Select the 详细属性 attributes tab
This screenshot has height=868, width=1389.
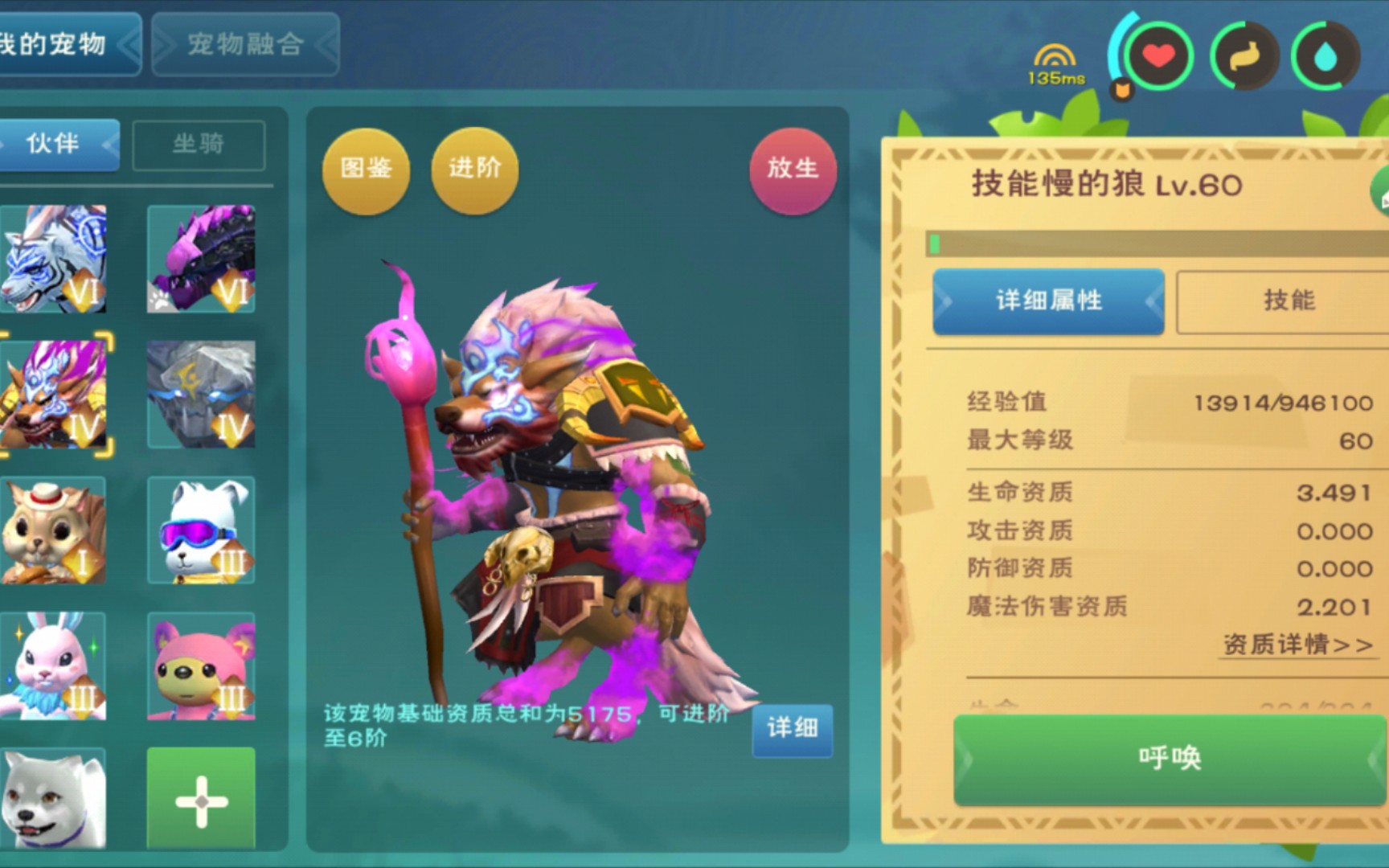1047,301
